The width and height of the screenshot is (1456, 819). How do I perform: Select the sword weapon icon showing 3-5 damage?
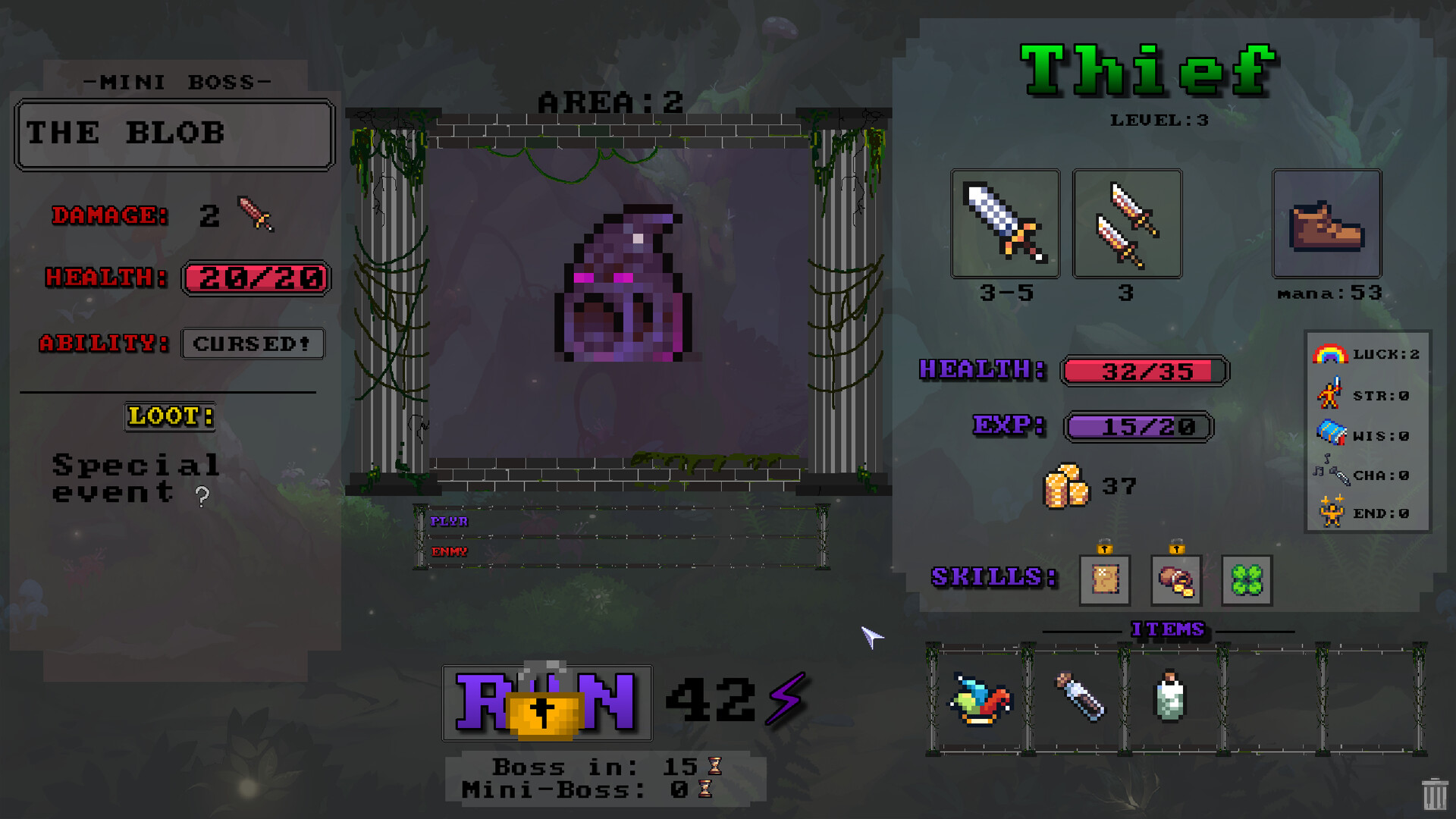click(x=1005, y=224)
